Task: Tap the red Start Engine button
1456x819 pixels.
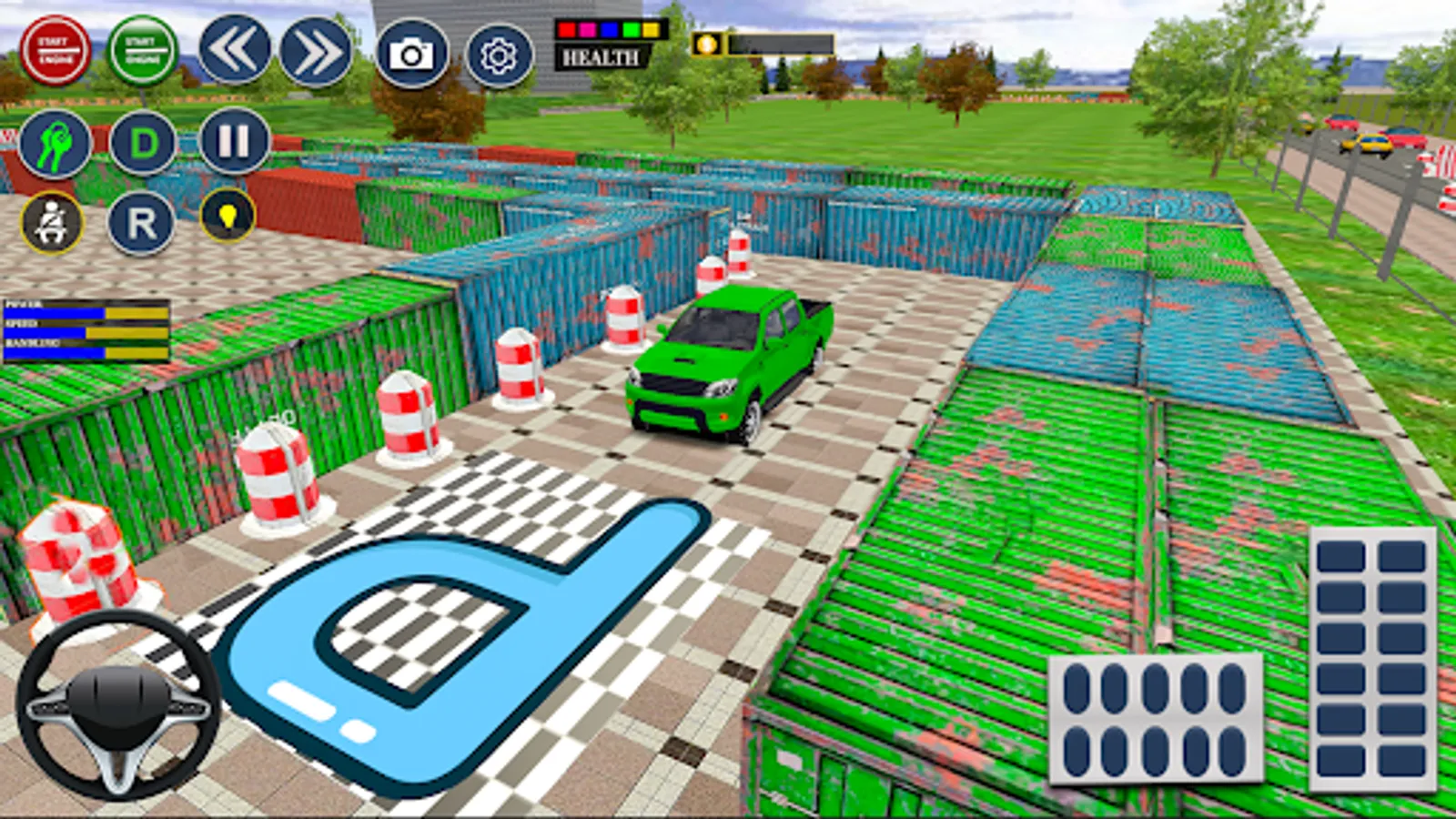Action: 55,51
